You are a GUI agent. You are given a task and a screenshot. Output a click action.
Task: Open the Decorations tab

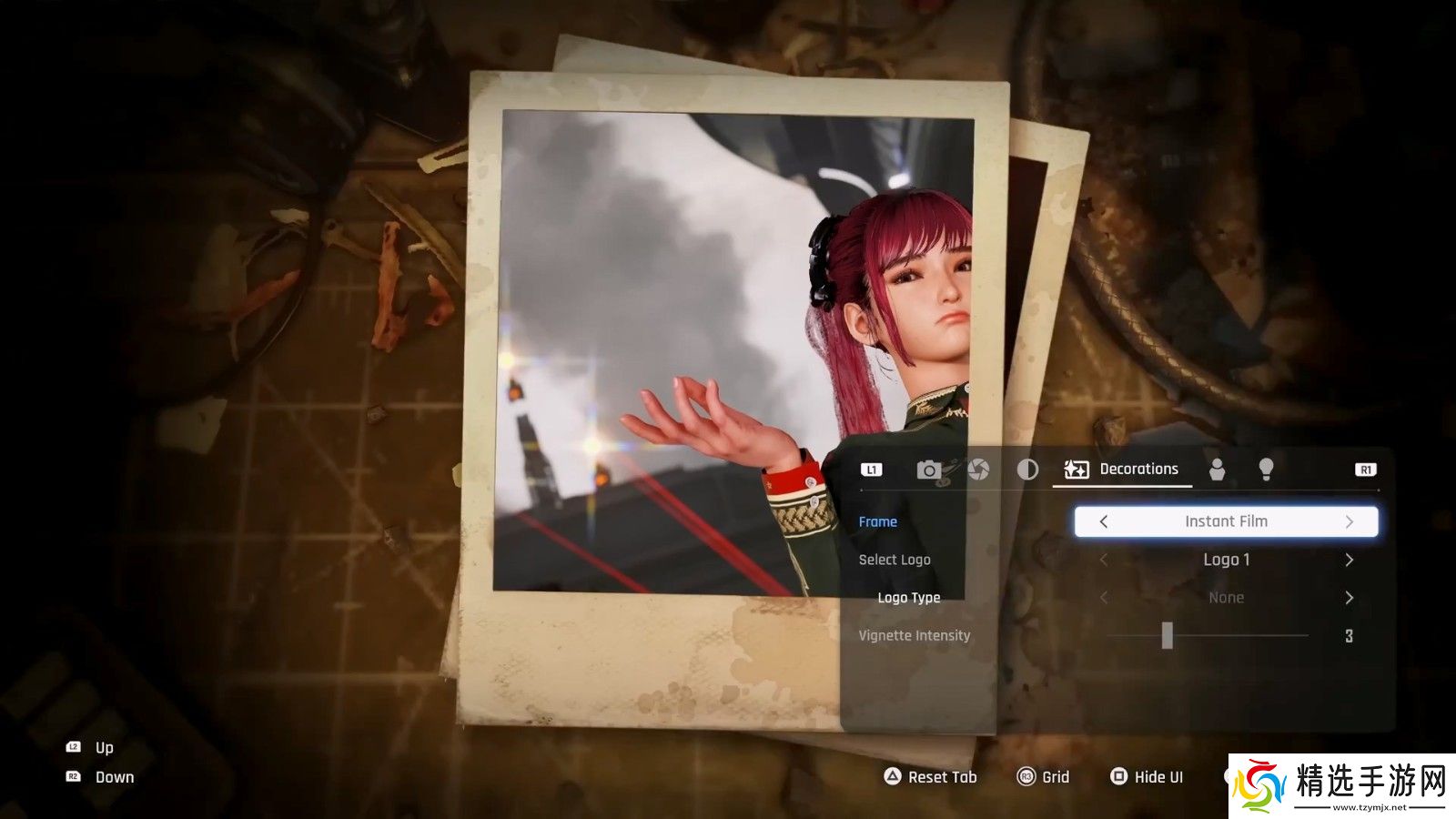pos(1122,470)
